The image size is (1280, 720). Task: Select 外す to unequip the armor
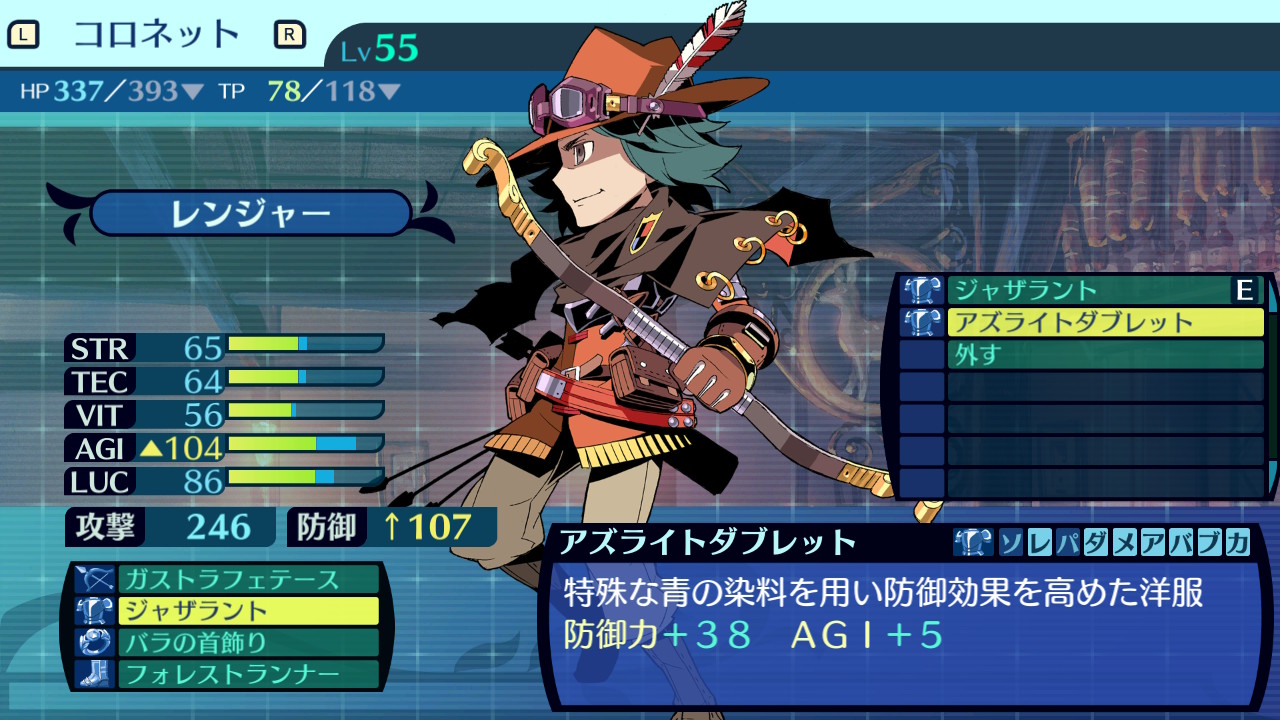click(x=1104, y=355)
